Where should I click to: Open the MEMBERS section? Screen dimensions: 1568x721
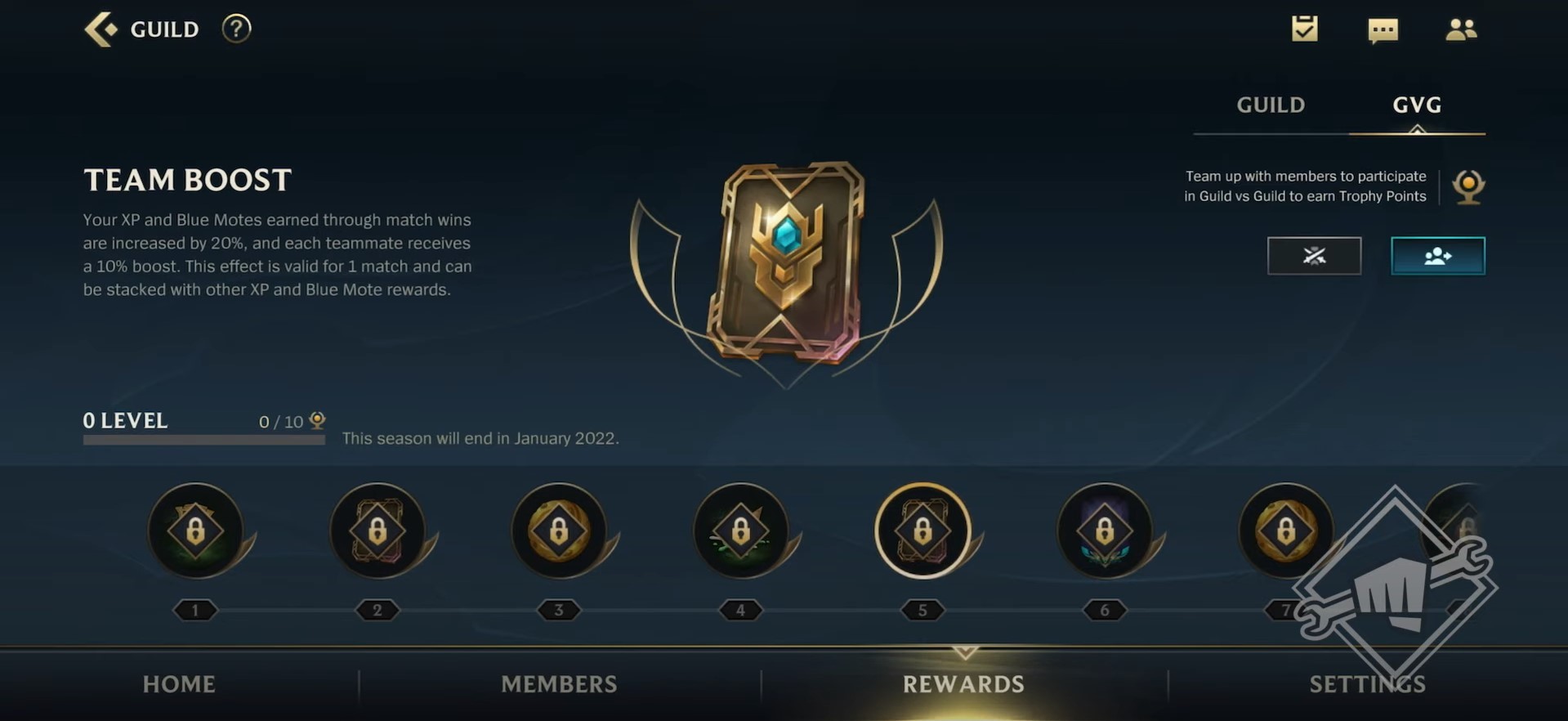[559, 684]
